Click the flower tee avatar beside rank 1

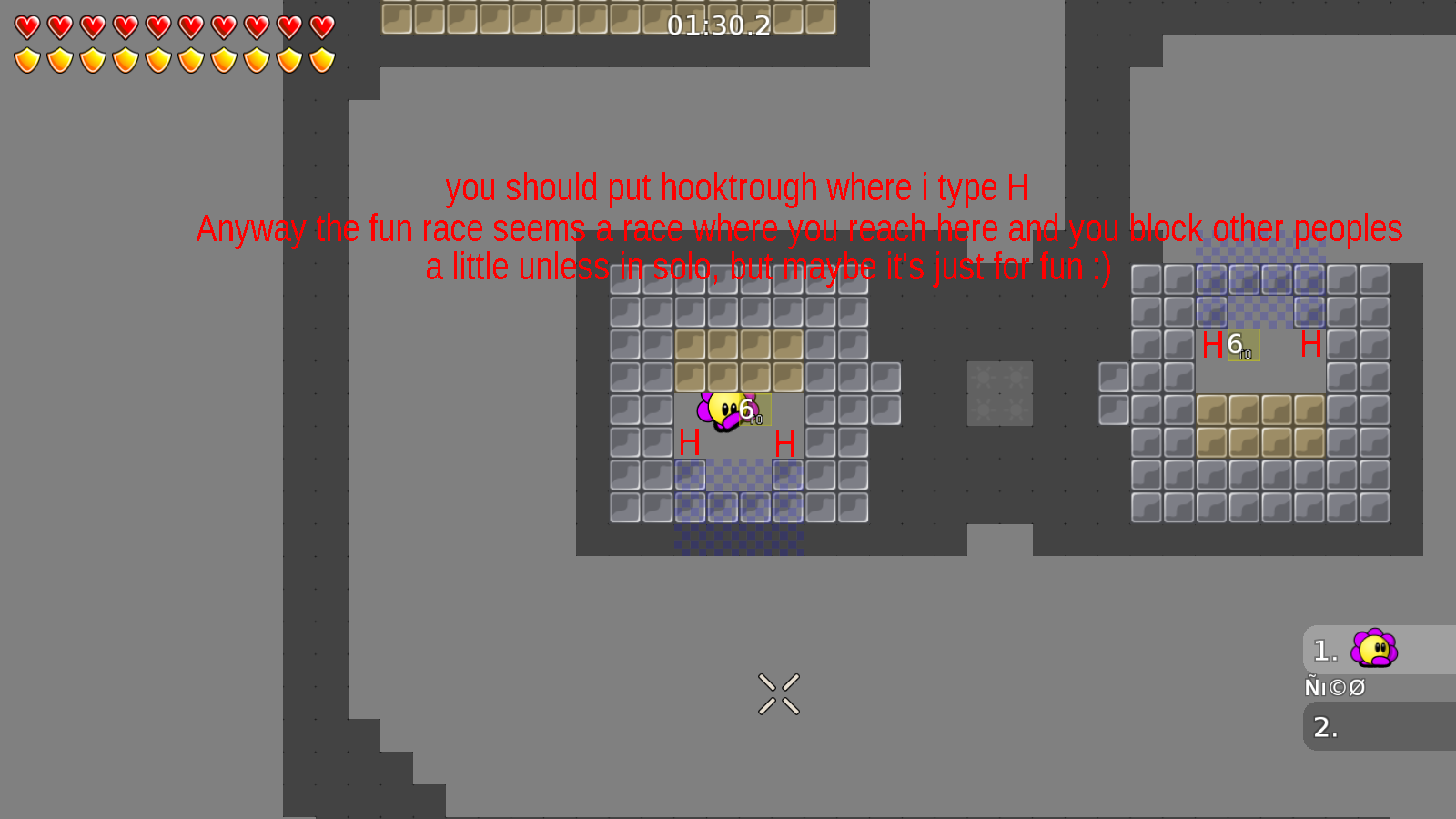click(1375, 650)
